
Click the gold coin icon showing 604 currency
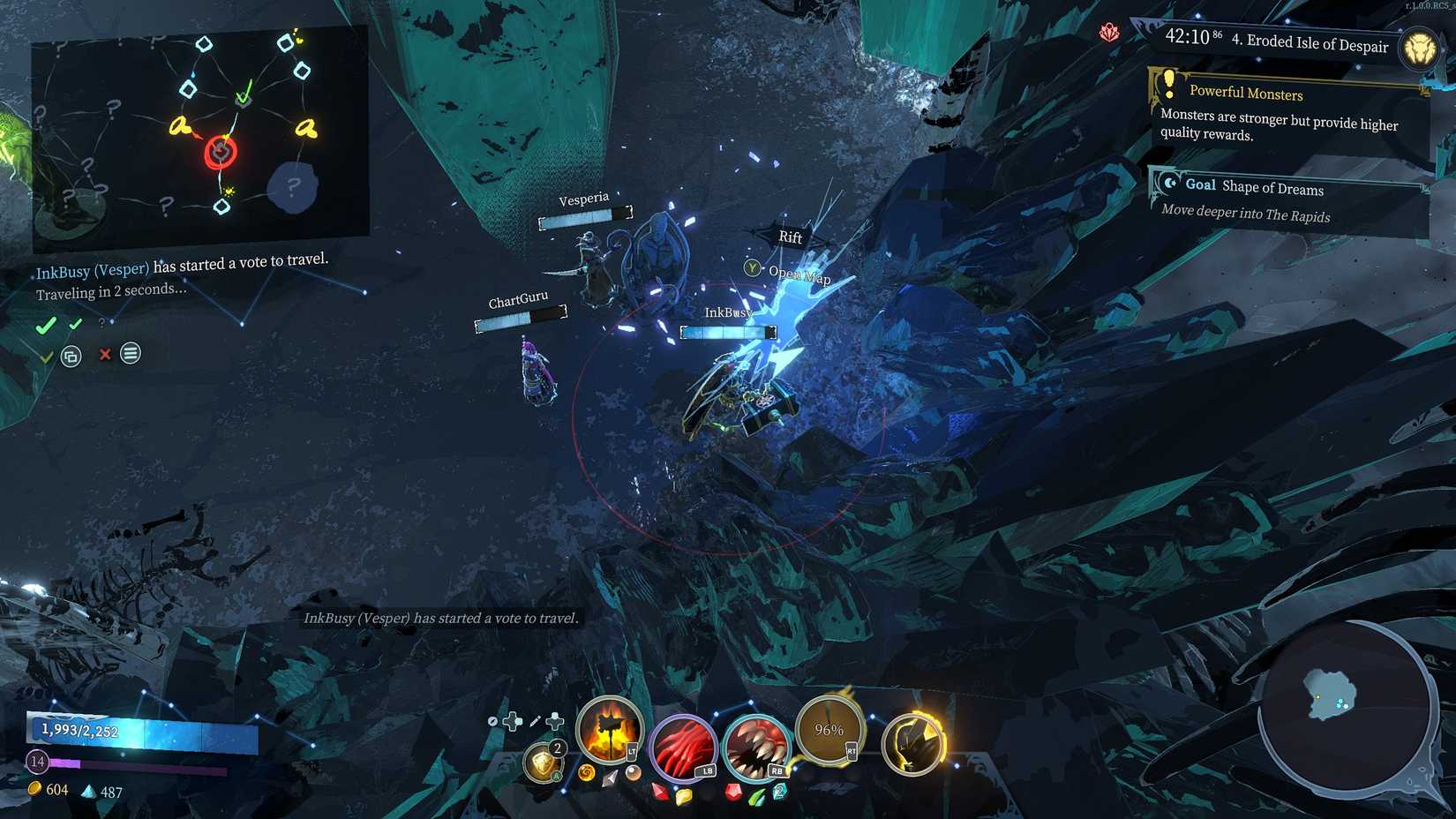(35, 790)
